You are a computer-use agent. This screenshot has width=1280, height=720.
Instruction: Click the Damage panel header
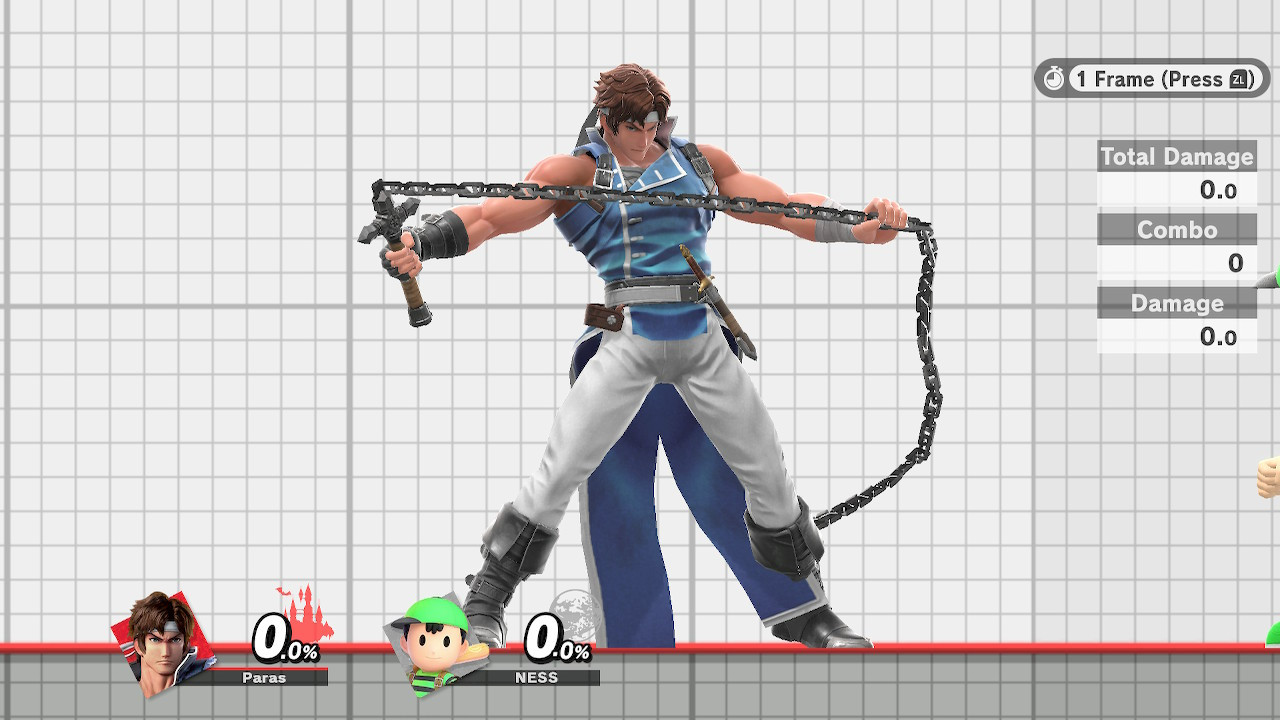1177,303
